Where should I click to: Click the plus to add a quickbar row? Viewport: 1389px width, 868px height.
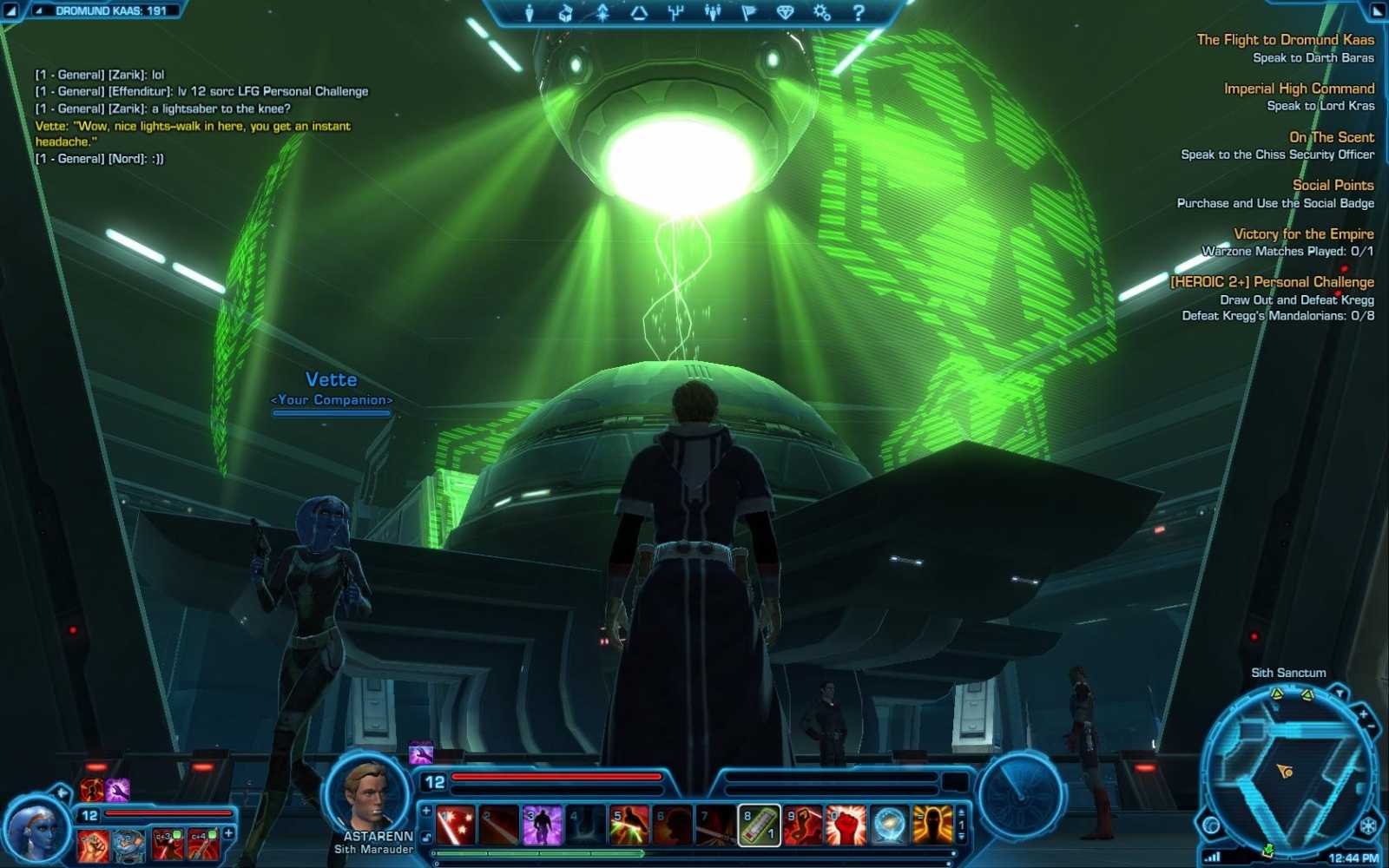[x=425, y=811]
